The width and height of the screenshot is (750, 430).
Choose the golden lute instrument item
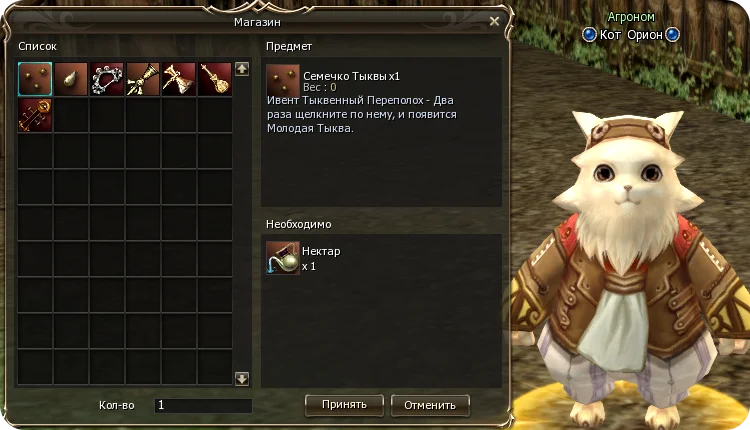click(x=215, y=79)
